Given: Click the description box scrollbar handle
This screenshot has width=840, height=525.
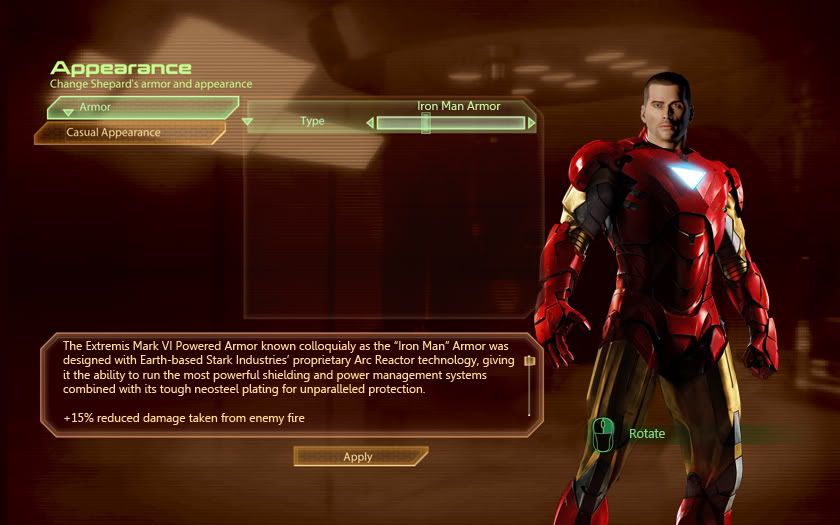Looking at the screenshot, I should point(529,362).
